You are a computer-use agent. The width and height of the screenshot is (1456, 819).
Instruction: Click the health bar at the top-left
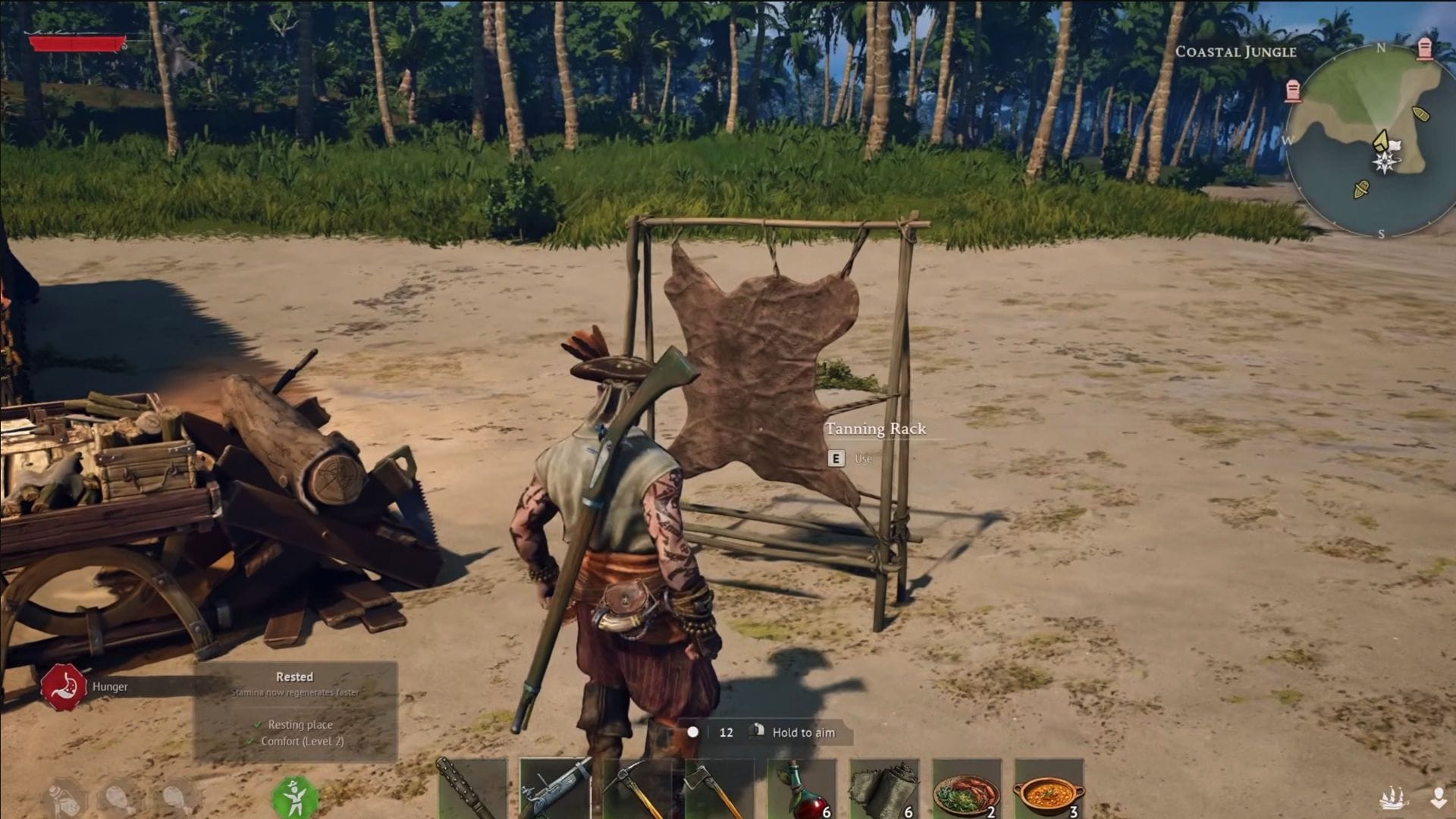76,43
